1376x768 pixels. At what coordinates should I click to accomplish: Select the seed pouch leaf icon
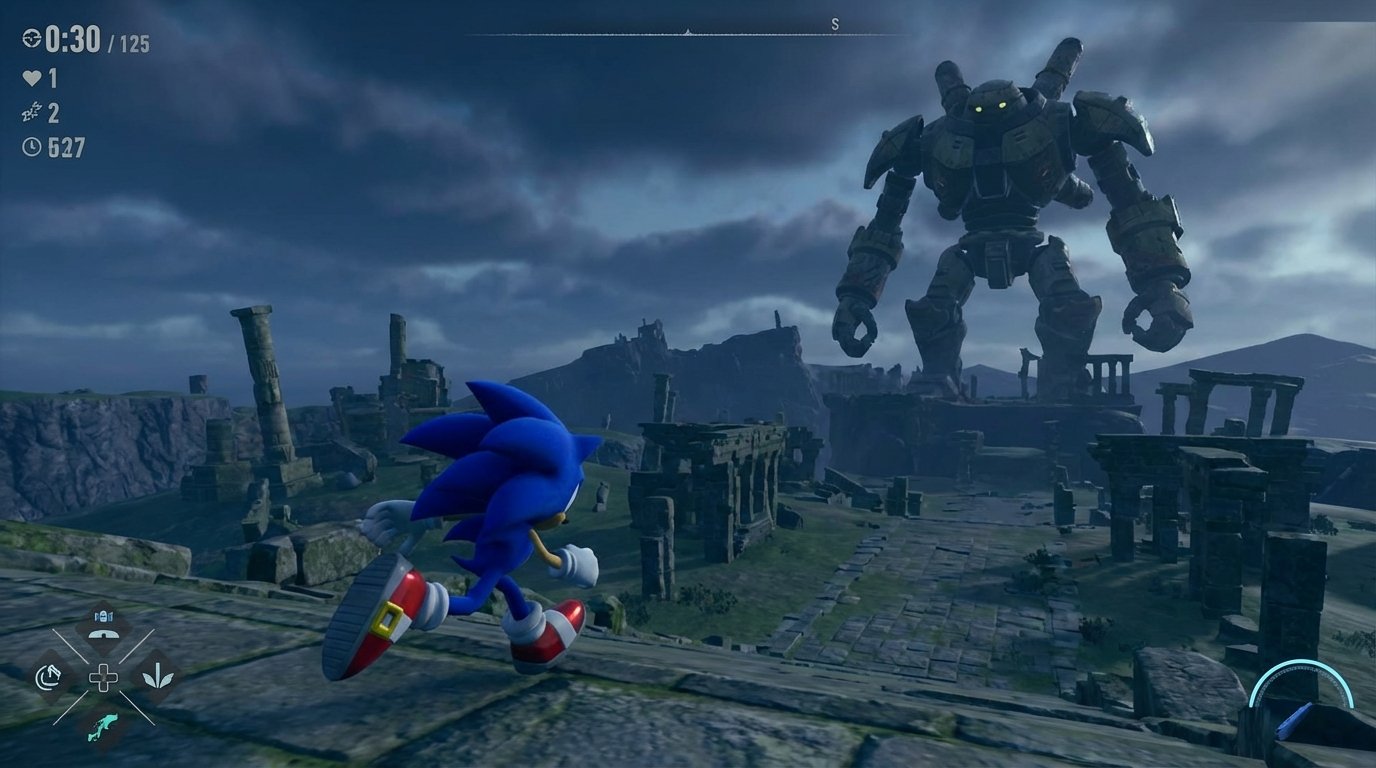158,678
